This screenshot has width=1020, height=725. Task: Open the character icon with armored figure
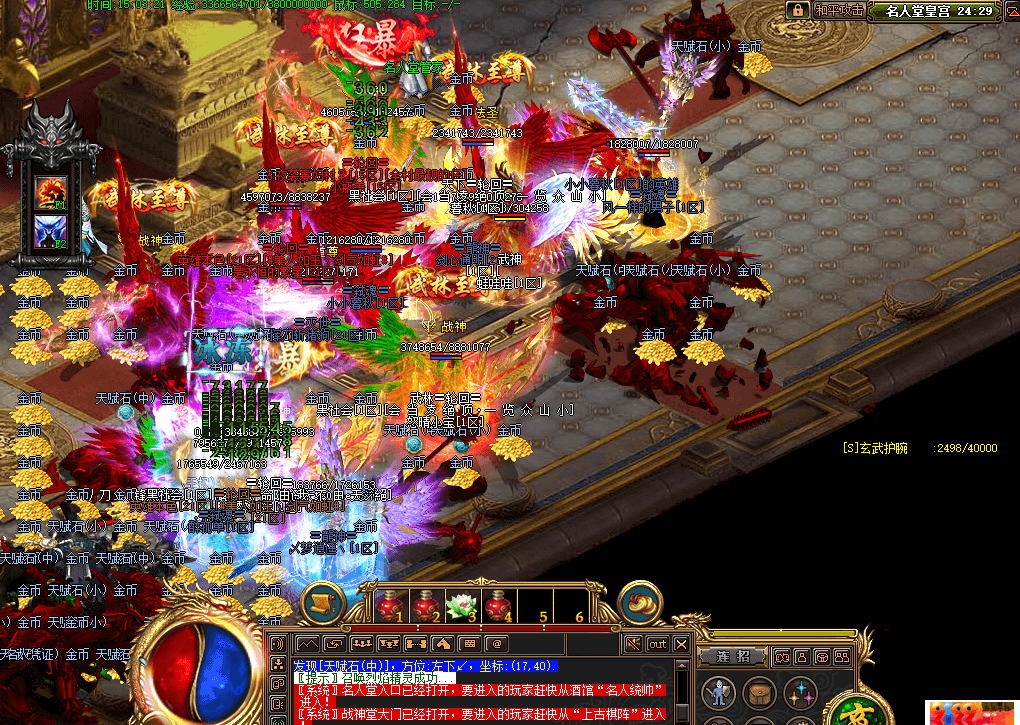717,692
